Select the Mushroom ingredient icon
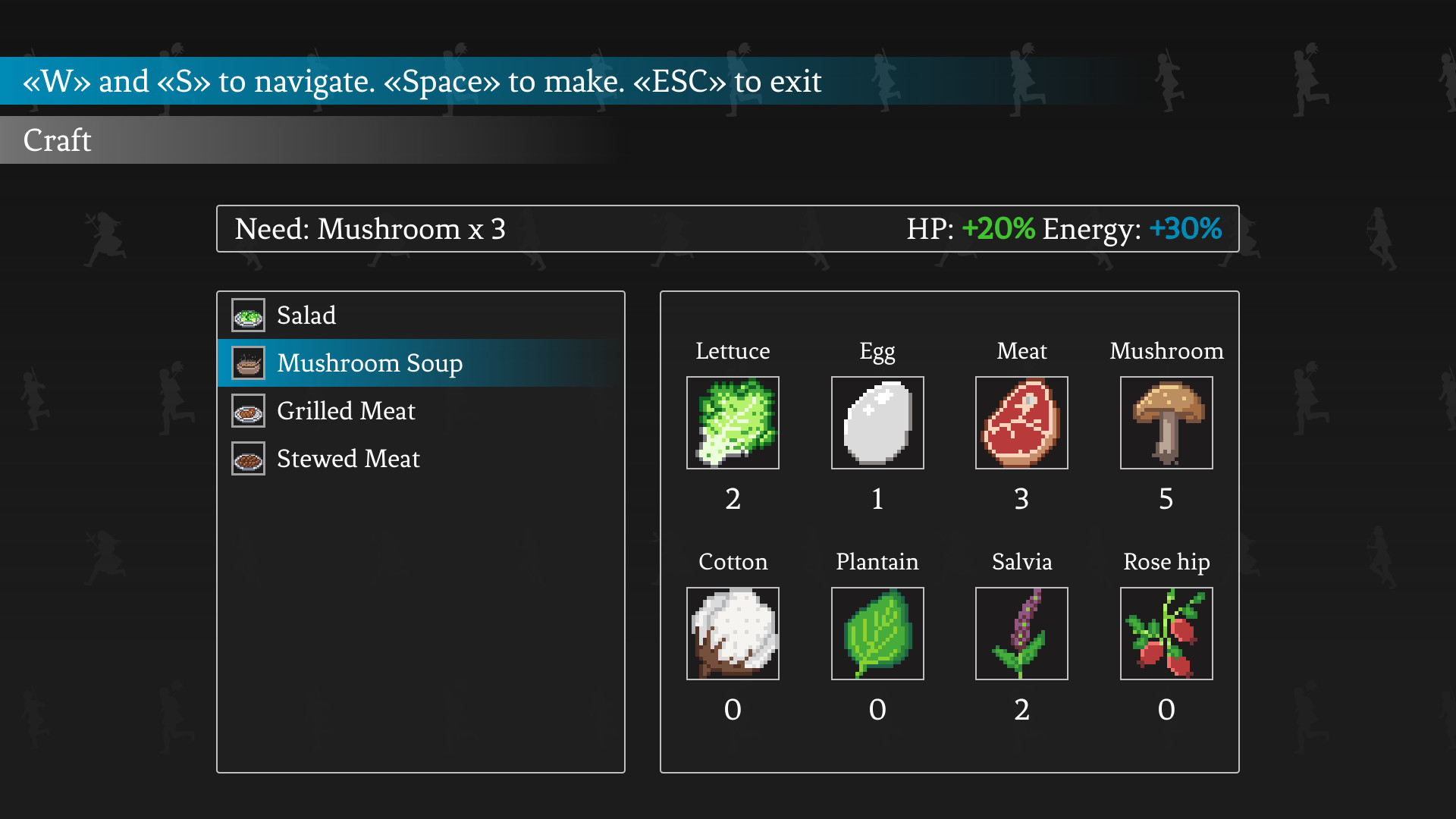Image resolution: width=1456 pixels, height=819 pixels. point(1166,422)
